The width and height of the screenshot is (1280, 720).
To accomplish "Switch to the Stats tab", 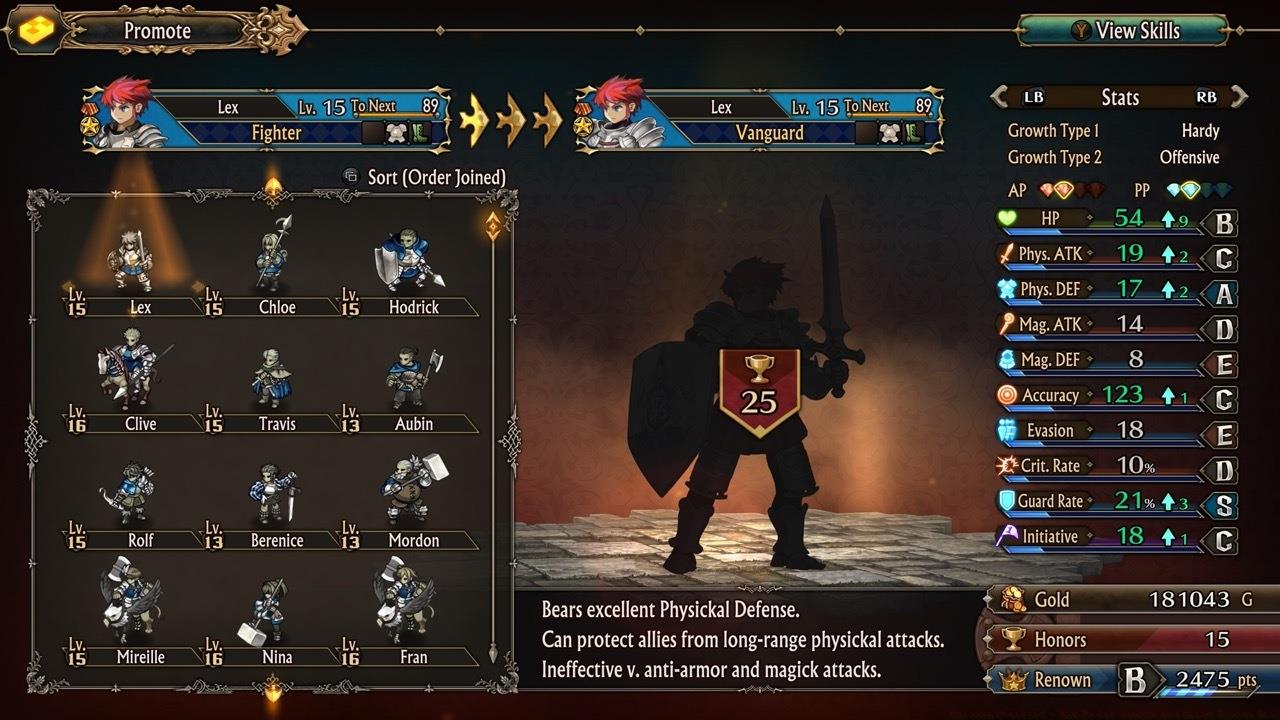I will click(x=1121, y=97).
